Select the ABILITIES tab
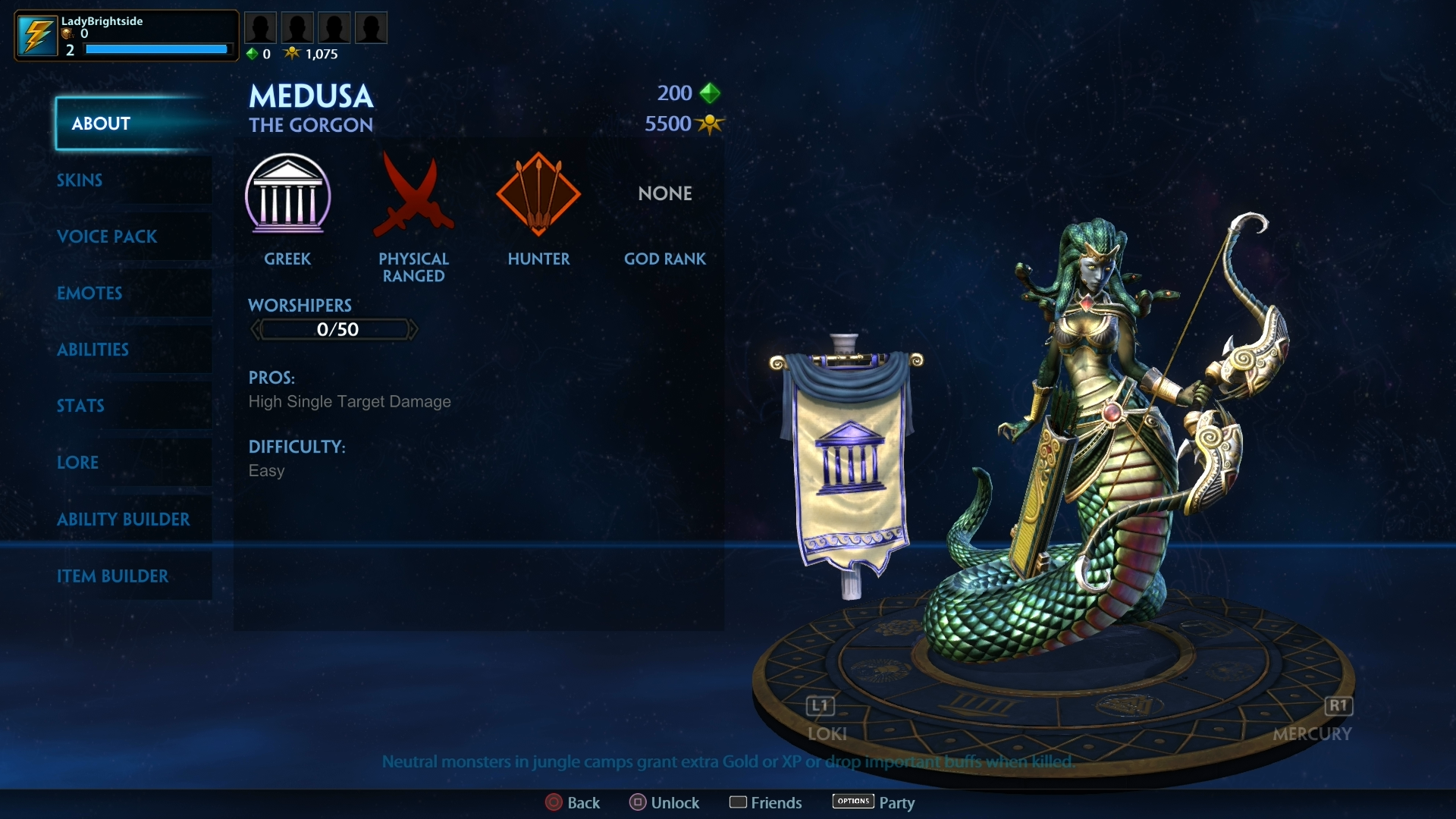1456x819 pixels. pos(93,350)
